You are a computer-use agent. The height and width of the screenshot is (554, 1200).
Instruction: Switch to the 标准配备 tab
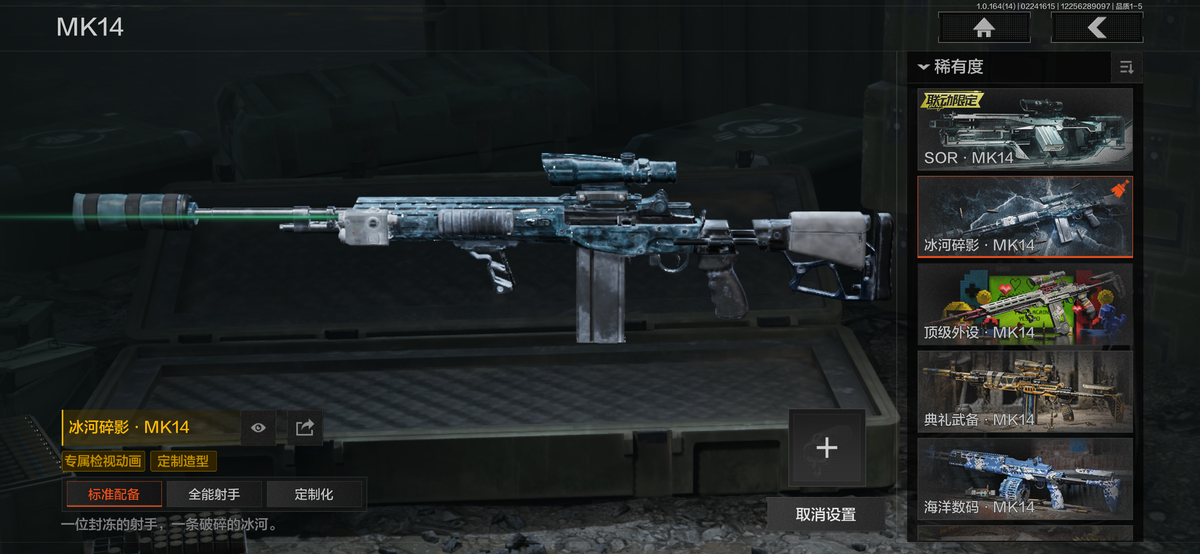tap(114, 494)
